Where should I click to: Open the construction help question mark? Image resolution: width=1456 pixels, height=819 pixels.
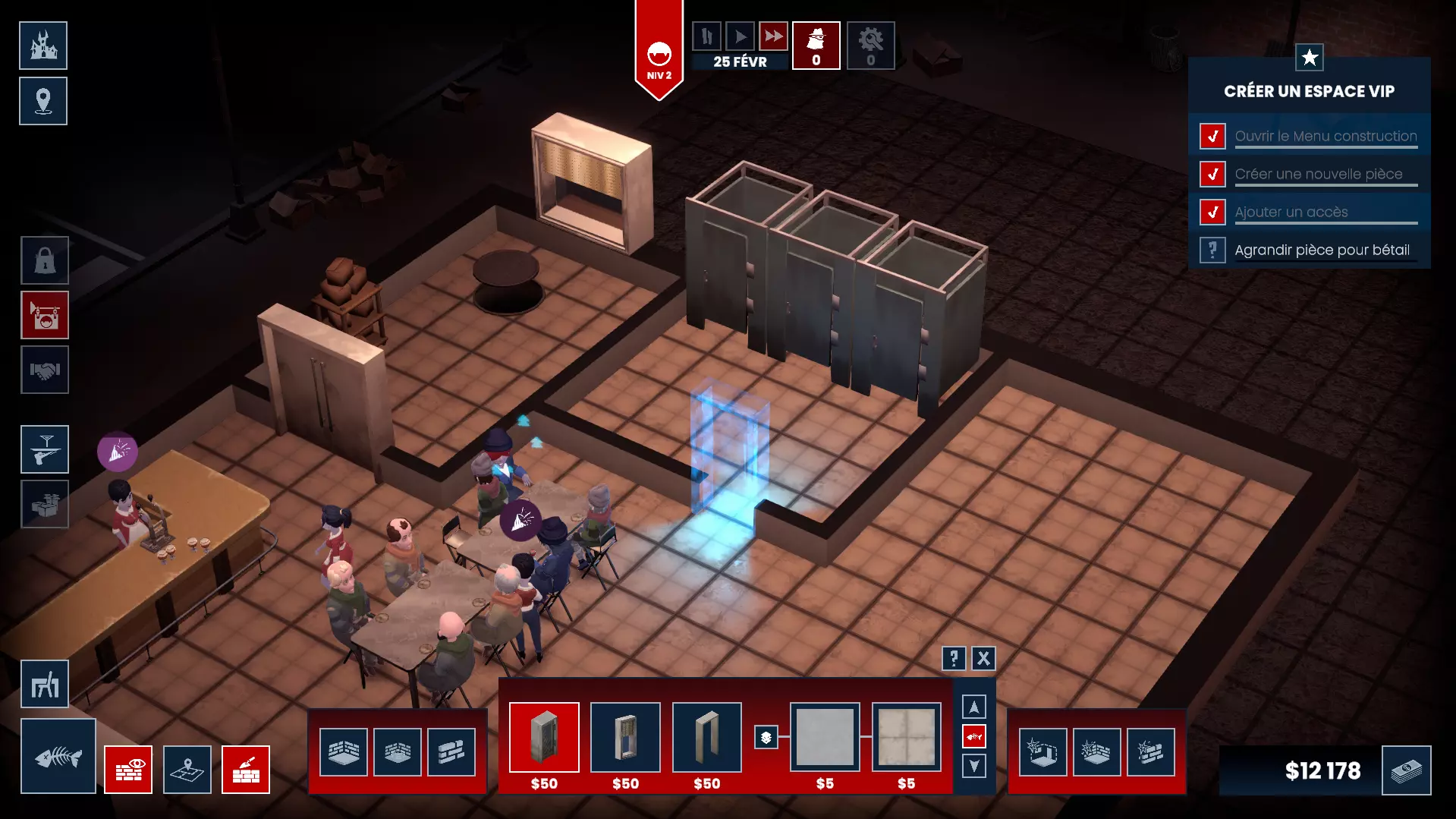(x=954, y=658)
